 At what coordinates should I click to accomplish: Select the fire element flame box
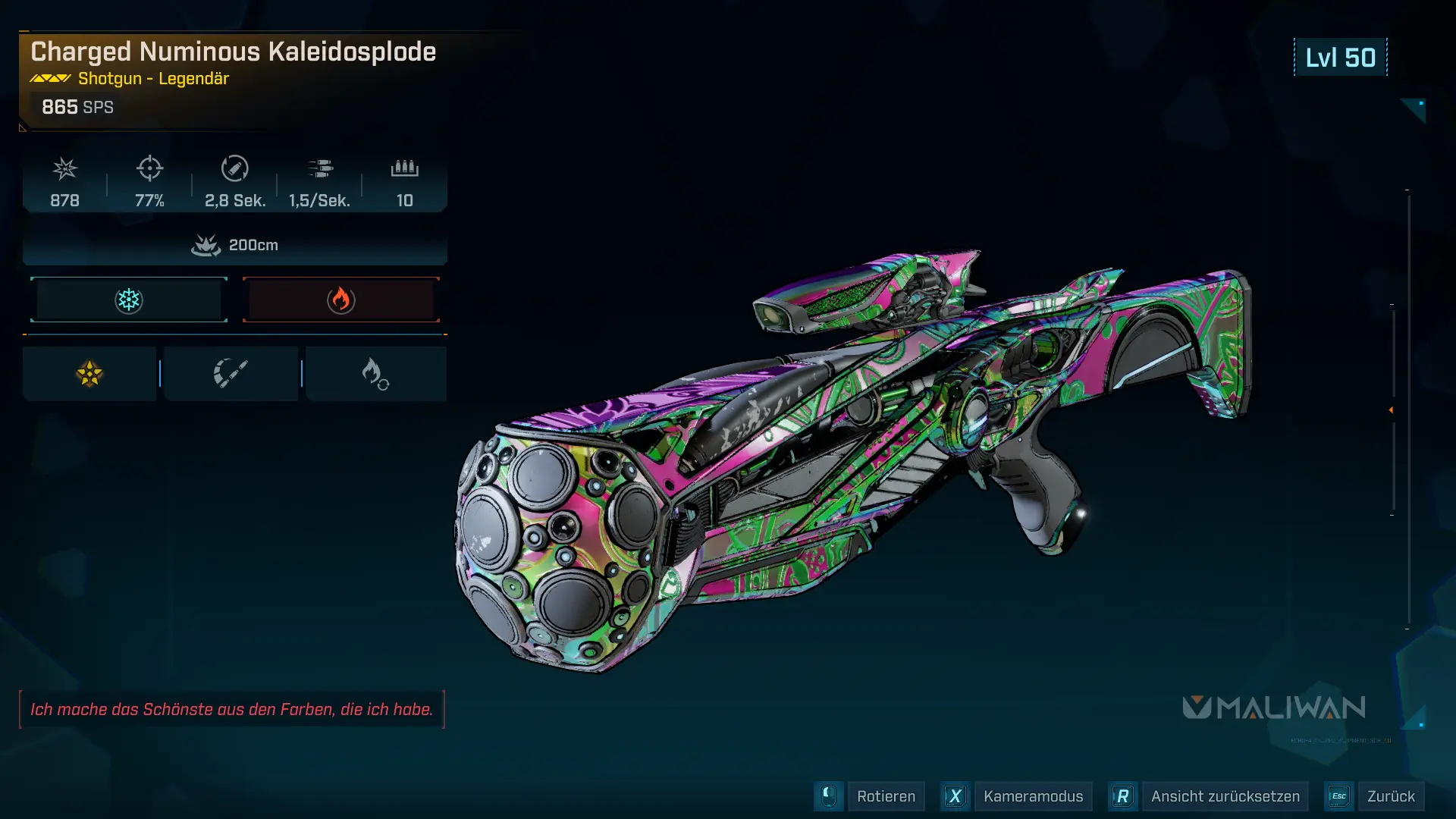341,300
